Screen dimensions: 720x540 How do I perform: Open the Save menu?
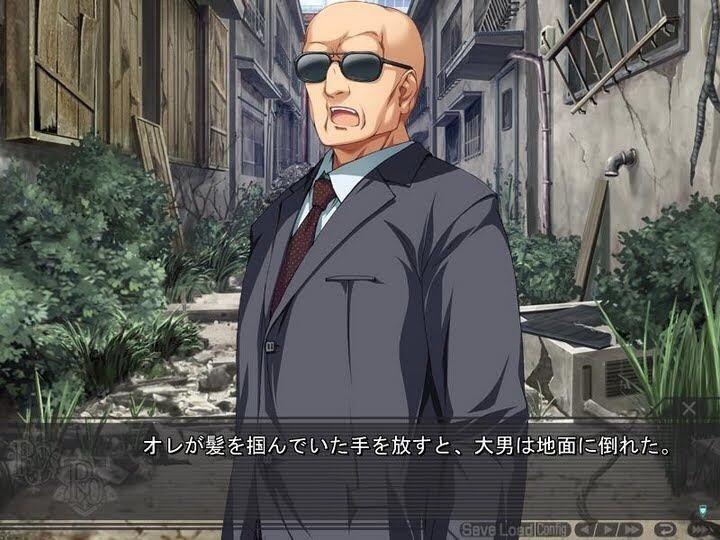coord(479,529)
